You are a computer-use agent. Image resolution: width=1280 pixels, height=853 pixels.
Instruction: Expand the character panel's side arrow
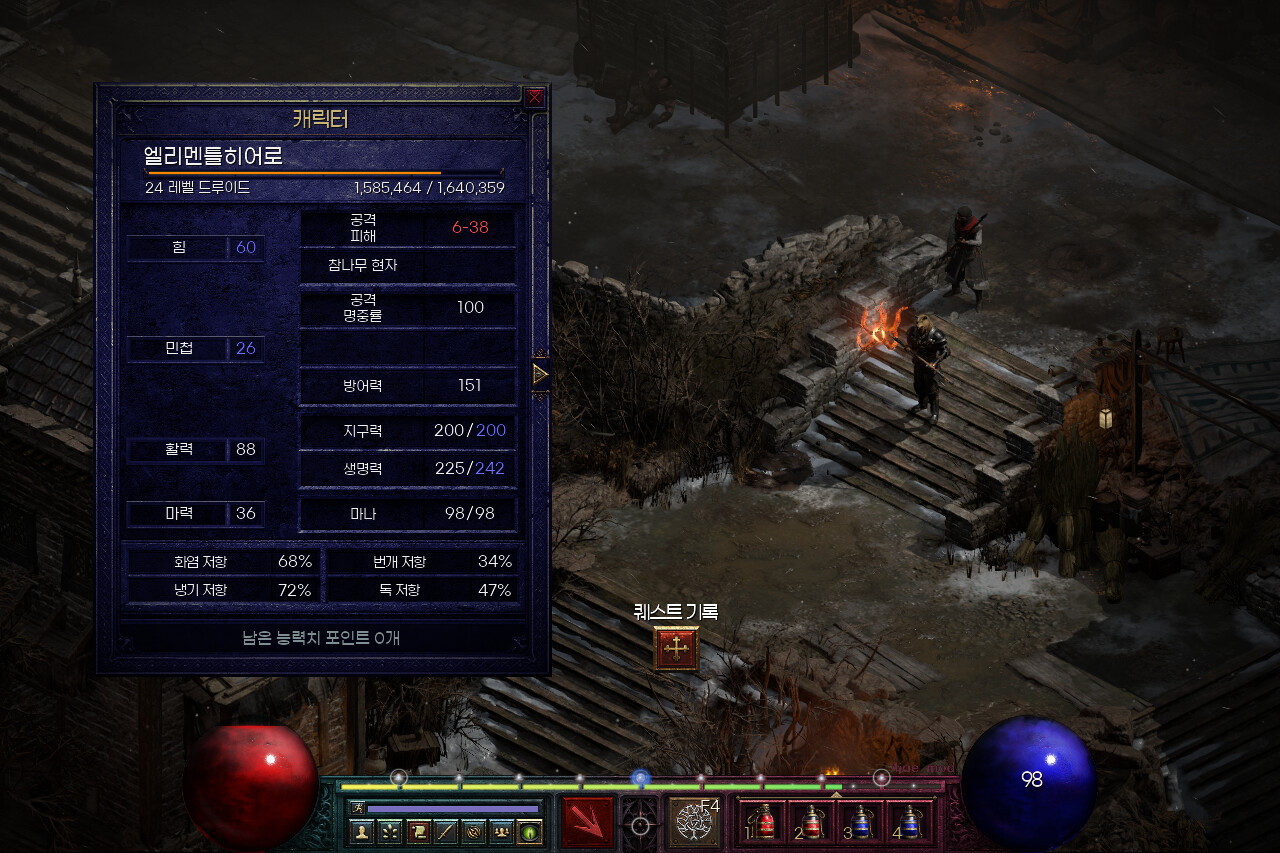click(540, 374)
